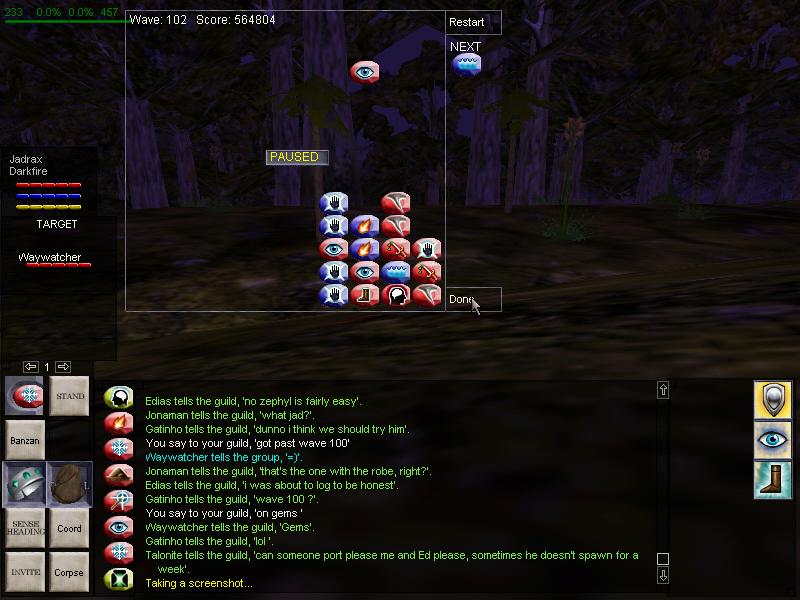
Task: Click the Corpse hotbar button
Action: (x=70, y=572)
